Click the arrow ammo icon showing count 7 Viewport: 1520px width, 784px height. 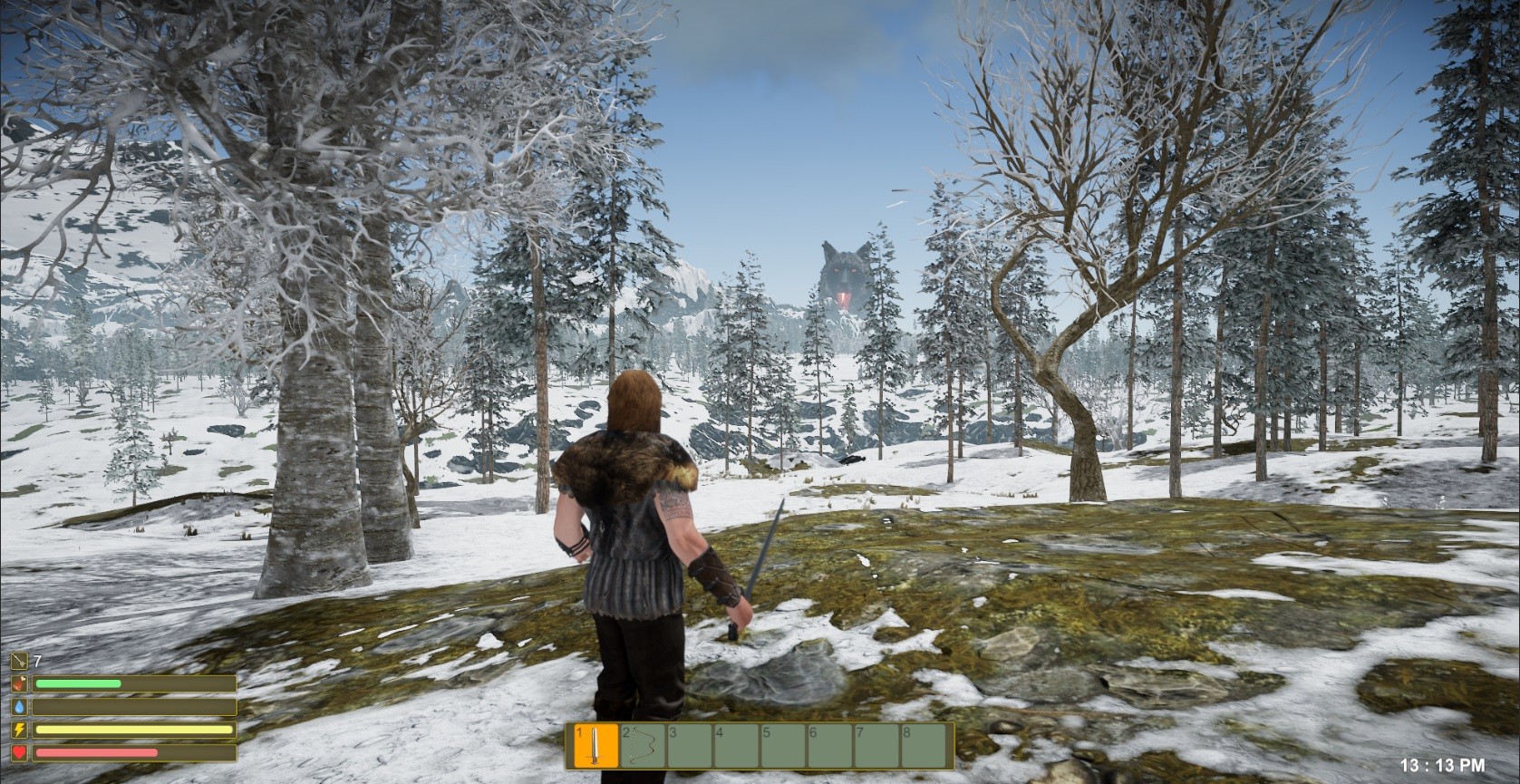tap(19, 661)
